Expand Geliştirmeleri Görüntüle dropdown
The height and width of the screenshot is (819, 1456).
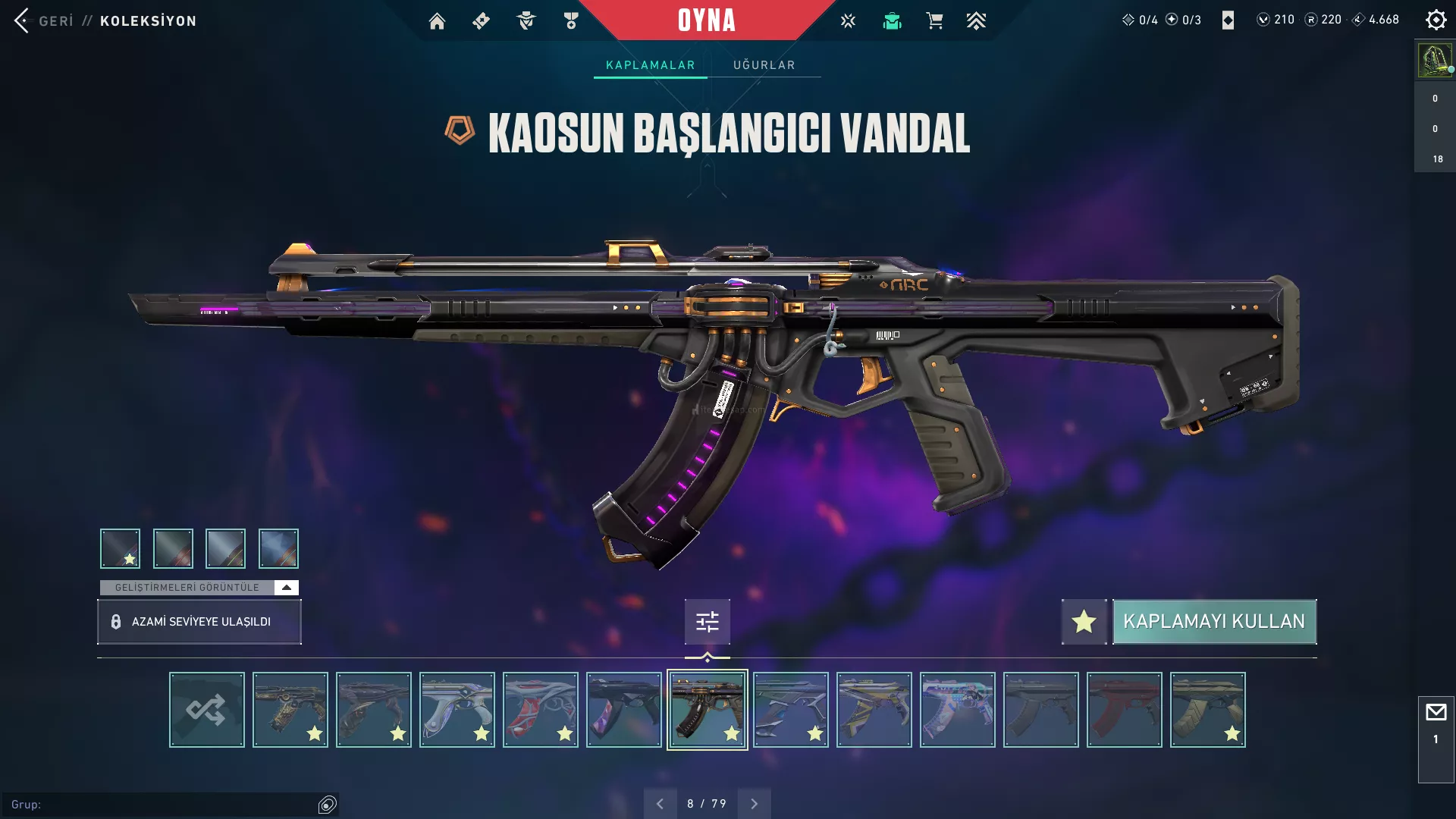pyautogui.click(x=286, y=588)
